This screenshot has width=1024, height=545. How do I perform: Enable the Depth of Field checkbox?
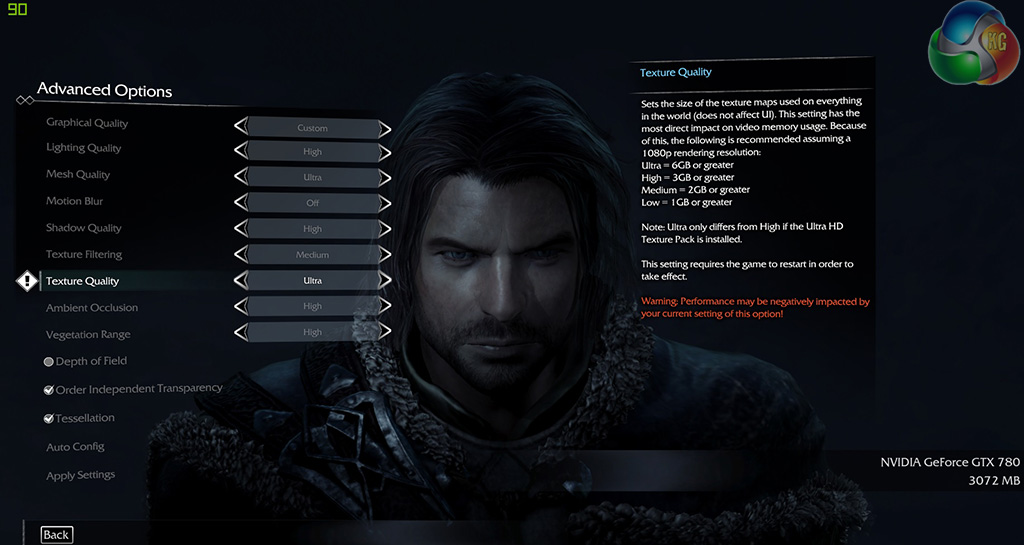(49, 362)
